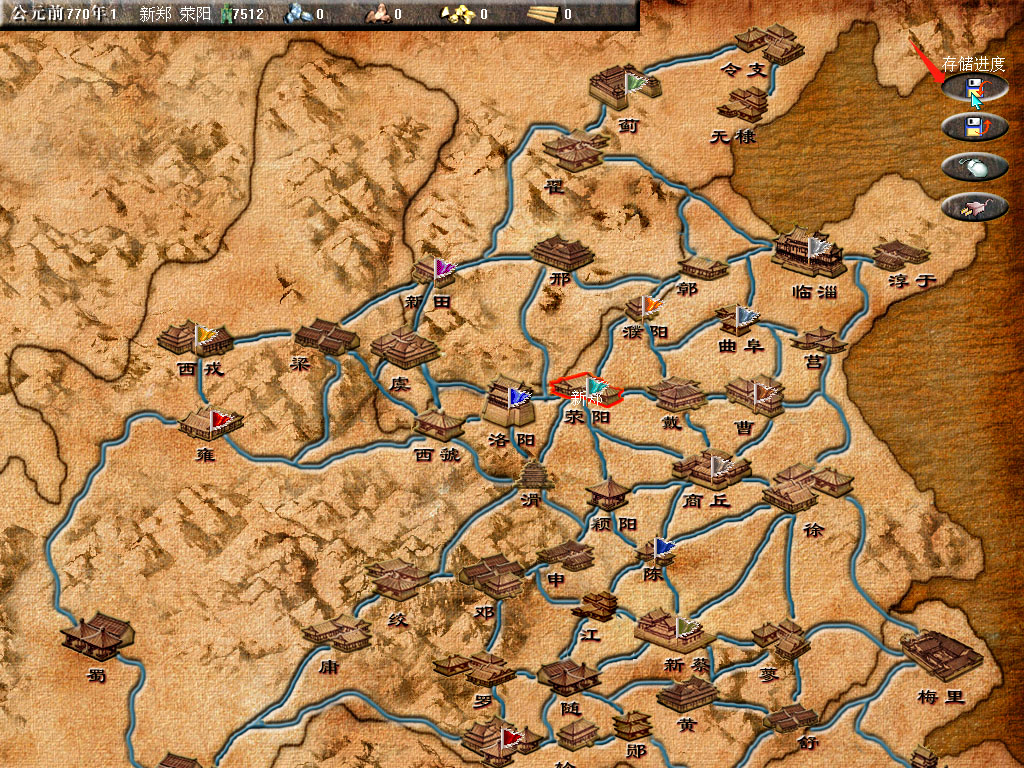This screenshot has height=768, width=1024.
Task: Open the load progress floppy disk button
Action: coord(974,127)
